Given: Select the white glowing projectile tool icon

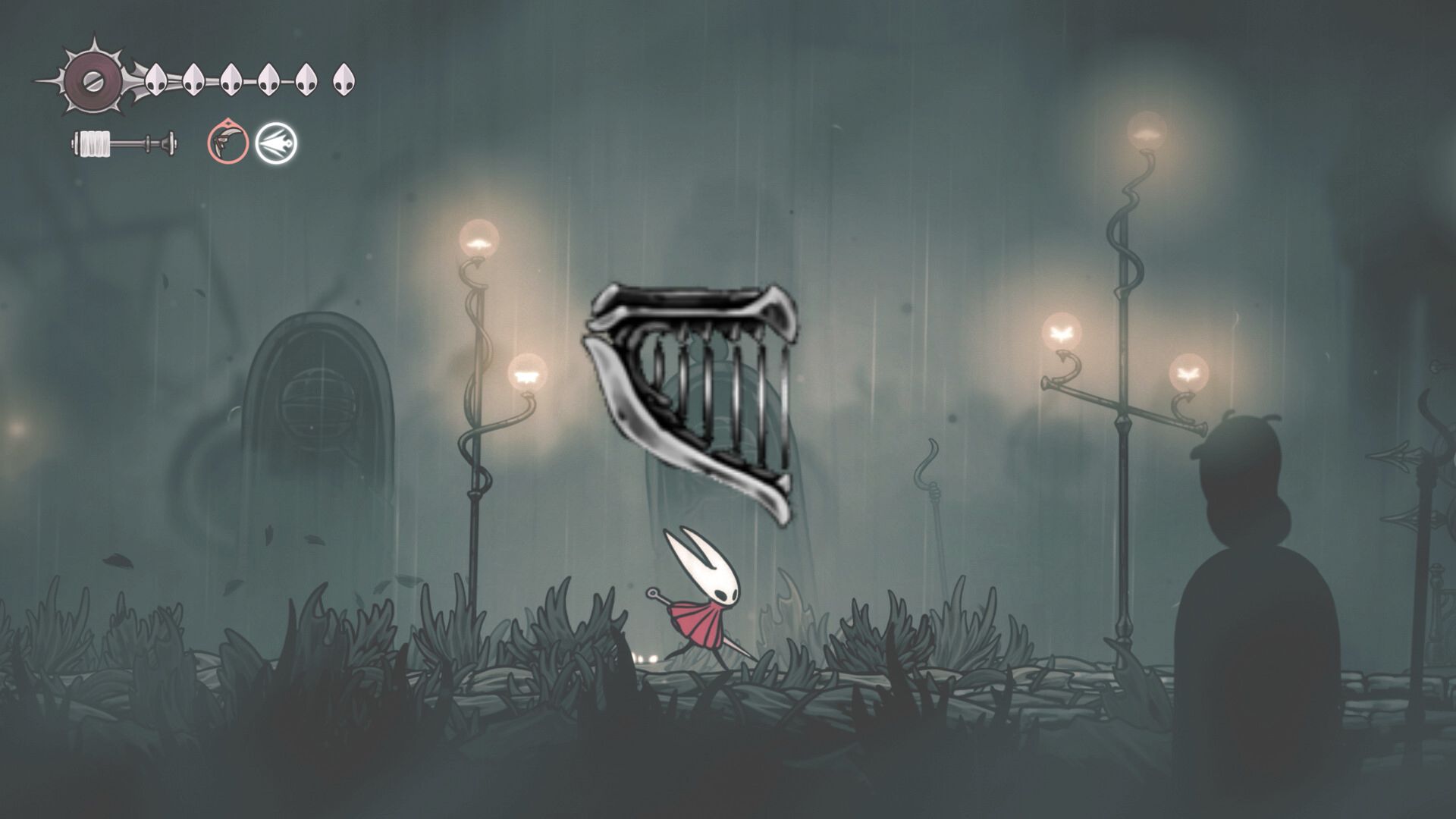Looking at the screenshot, I should 276,143.
